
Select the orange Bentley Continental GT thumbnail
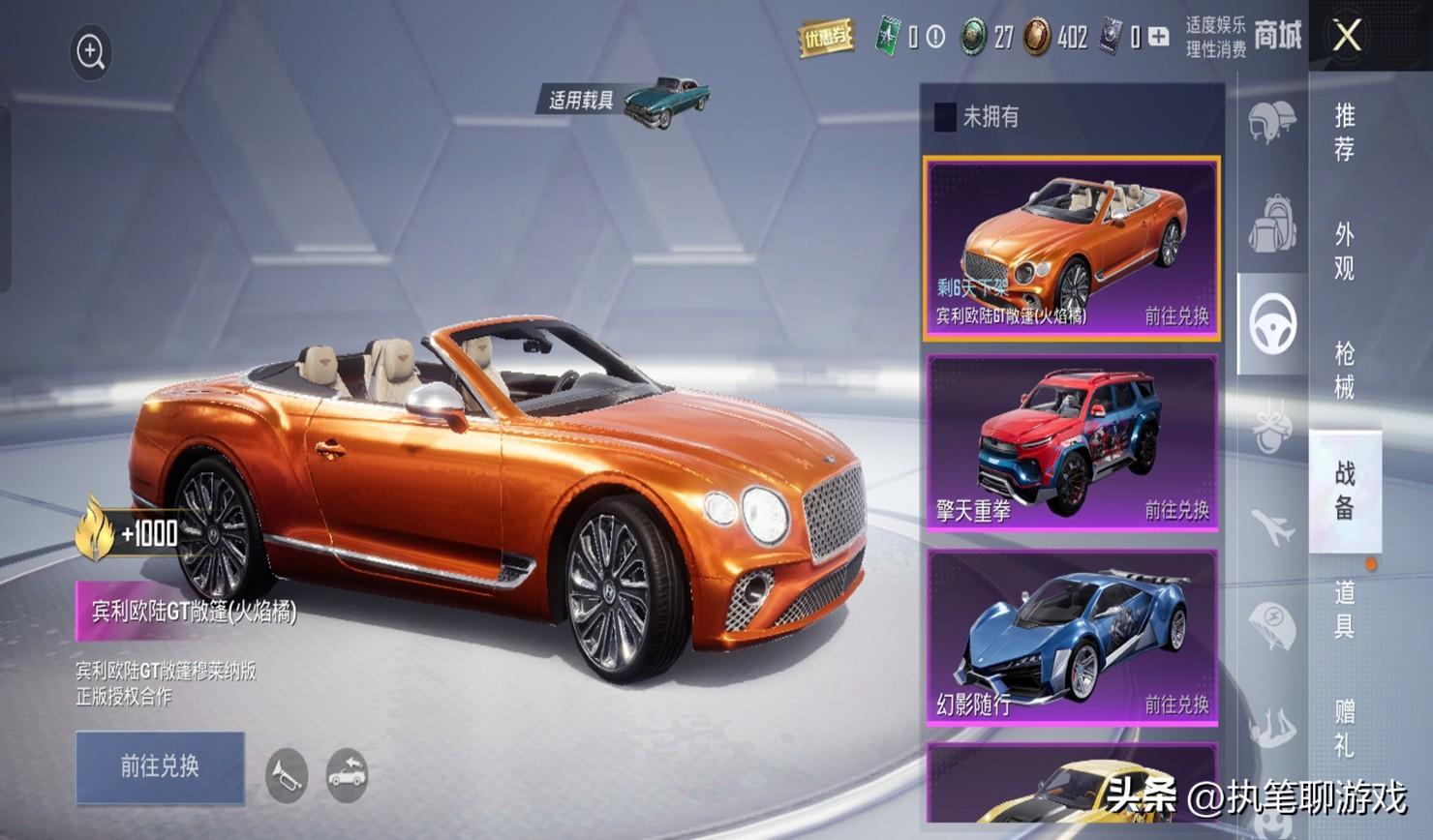coord(1071,248)
